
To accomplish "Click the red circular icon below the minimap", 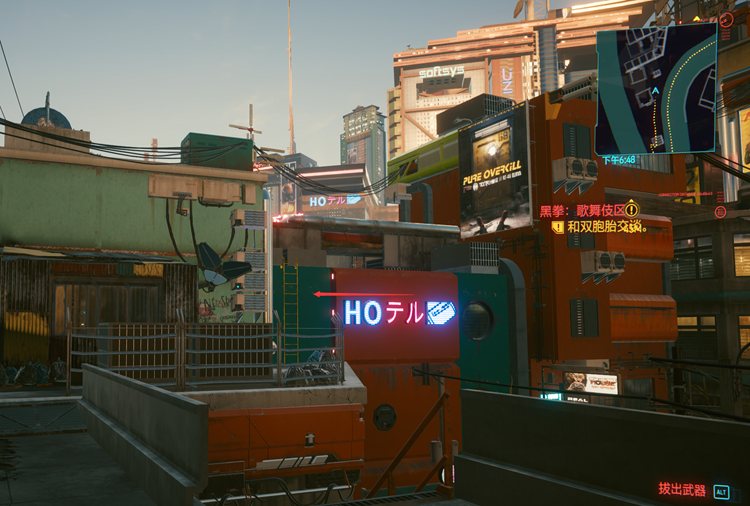I will pos(720,212).
